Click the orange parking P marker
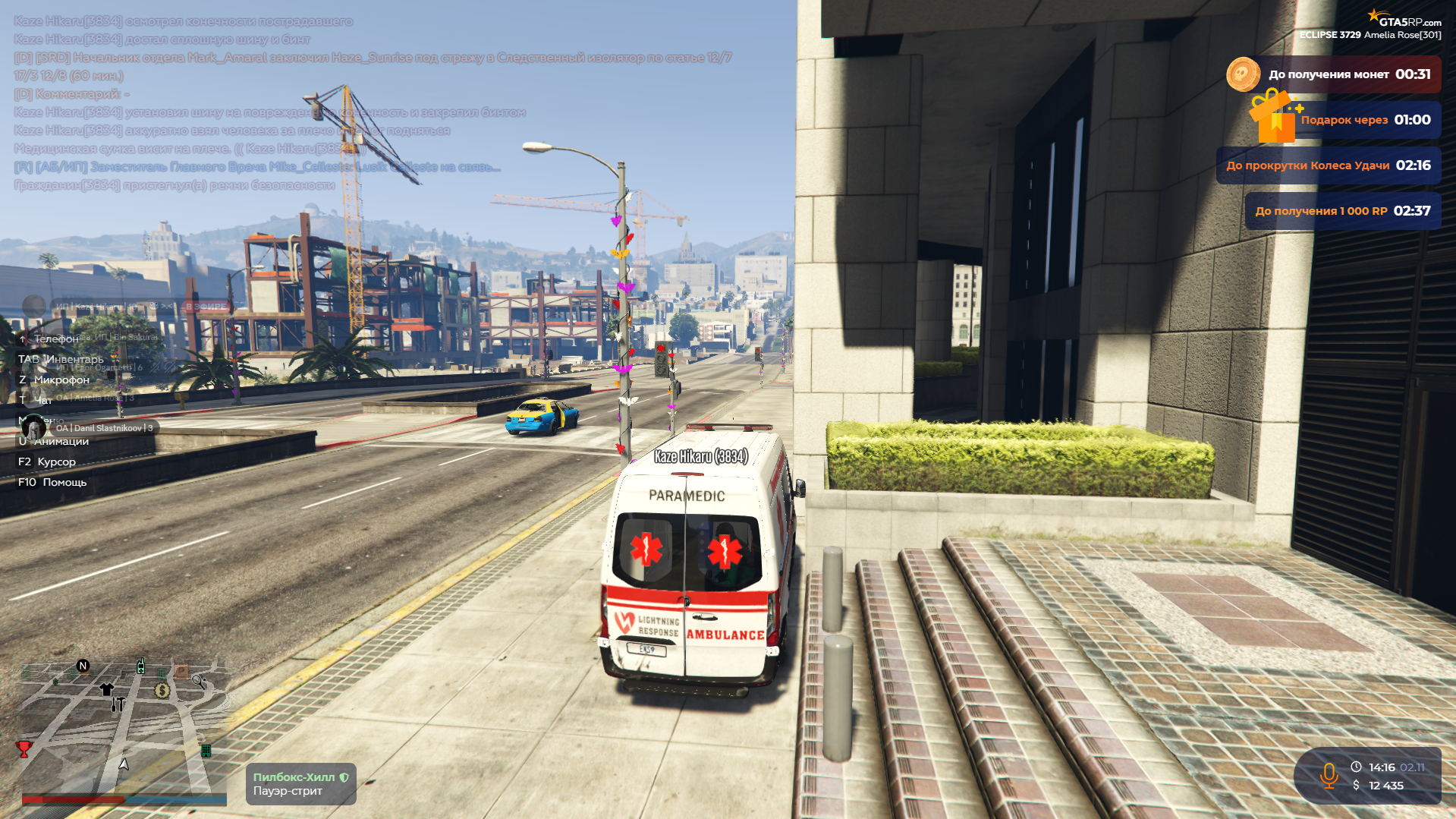The width and height of the screenshot is (1456, 819). pyautogui.click(x=181, y=671)
